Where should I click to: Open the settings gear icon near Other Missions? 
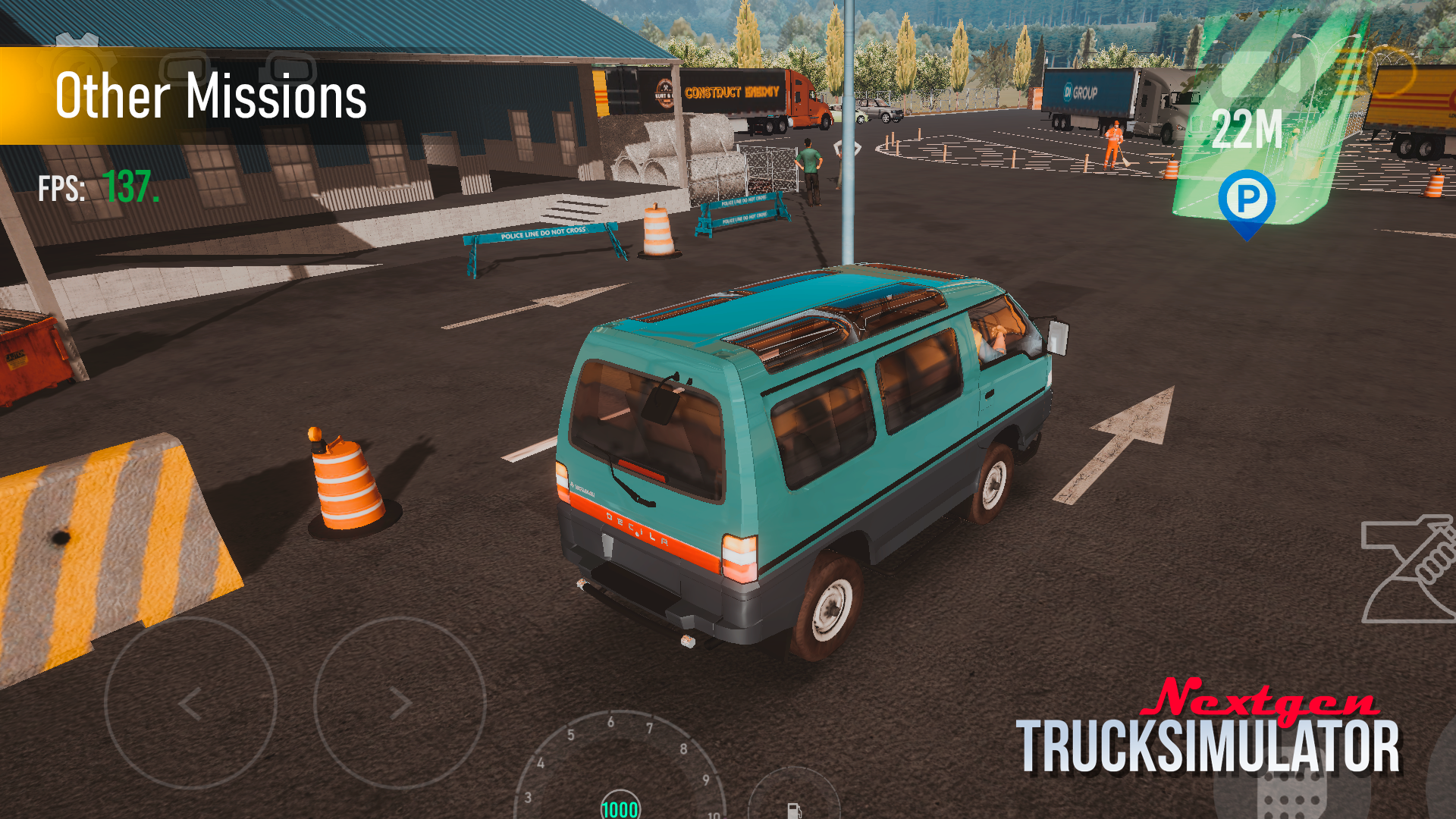(77, 39)
